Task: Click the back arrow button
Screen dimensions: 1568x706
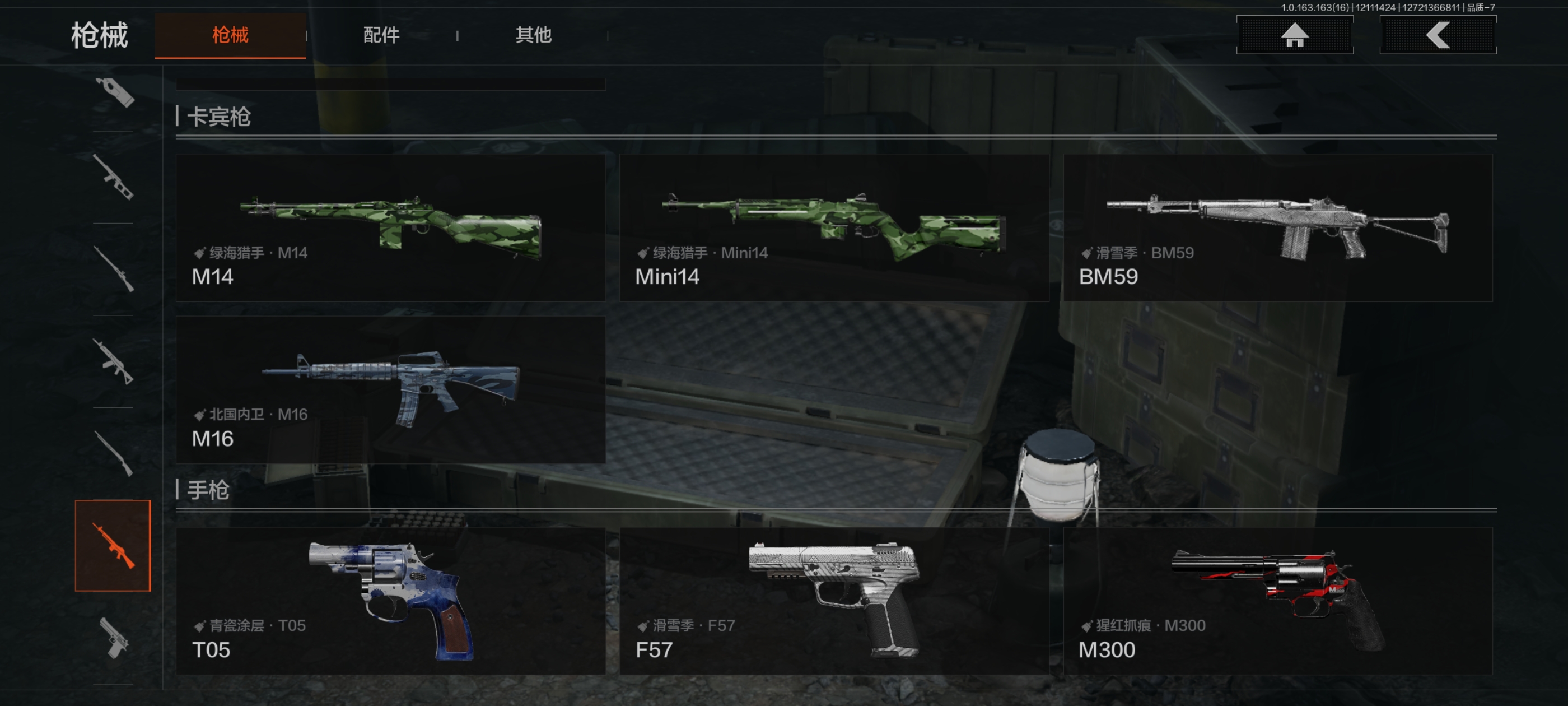Action: 1437,35
